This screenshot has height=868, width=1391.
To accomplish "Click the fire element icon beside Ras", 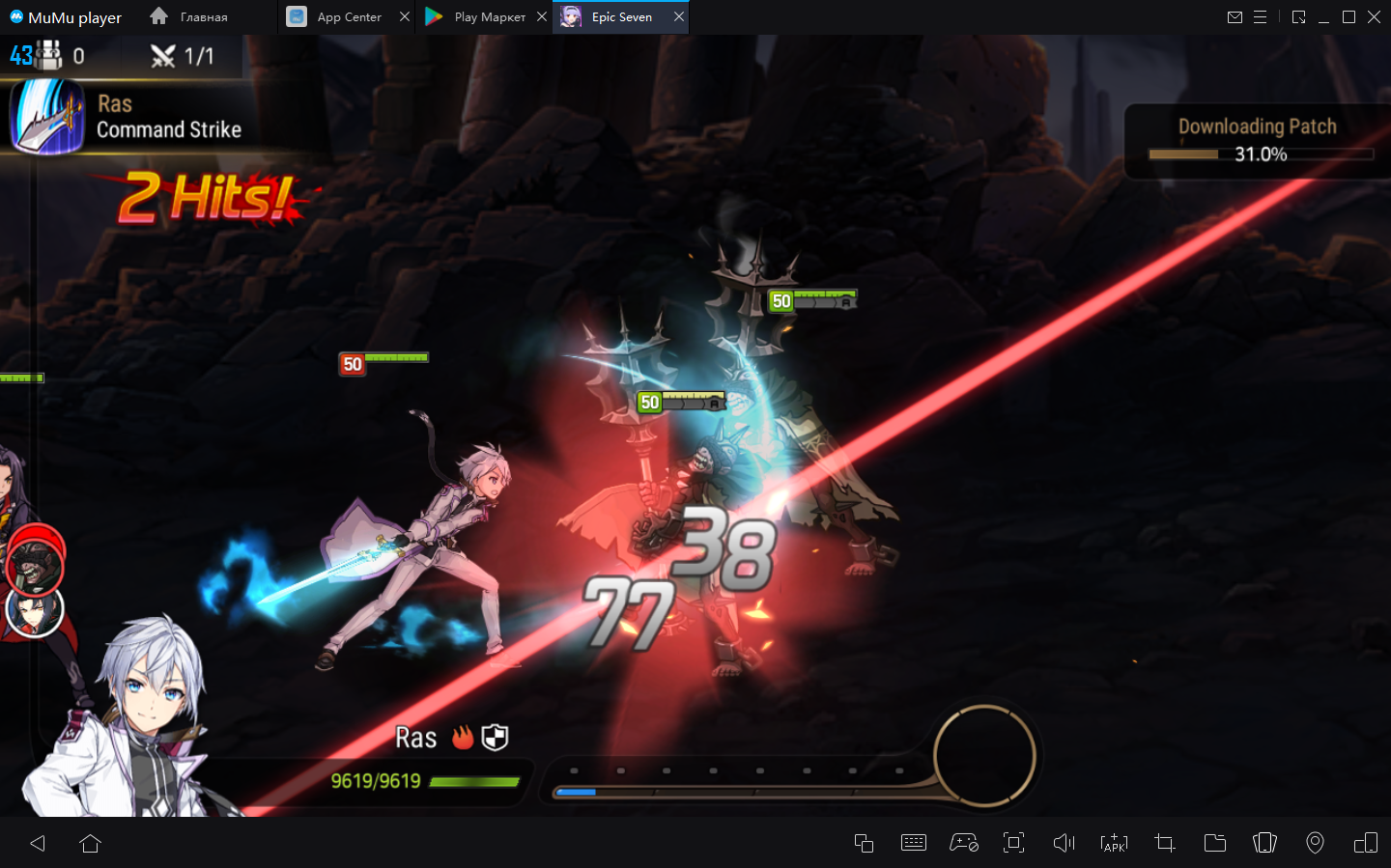I will (464, 738).
